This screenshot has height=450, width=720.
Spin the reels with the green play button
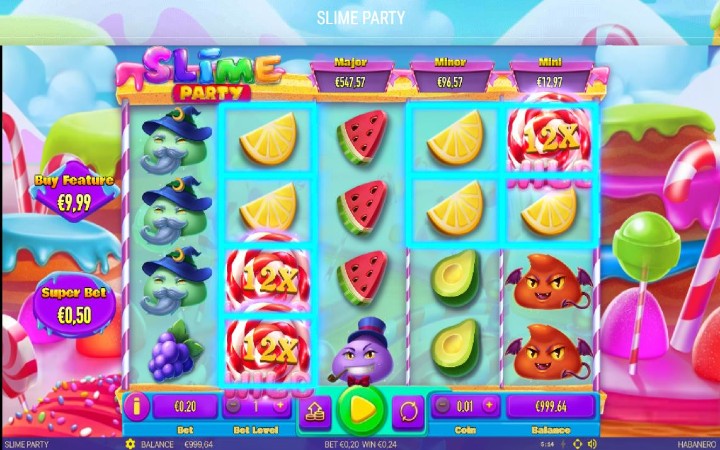pos(361,408)
